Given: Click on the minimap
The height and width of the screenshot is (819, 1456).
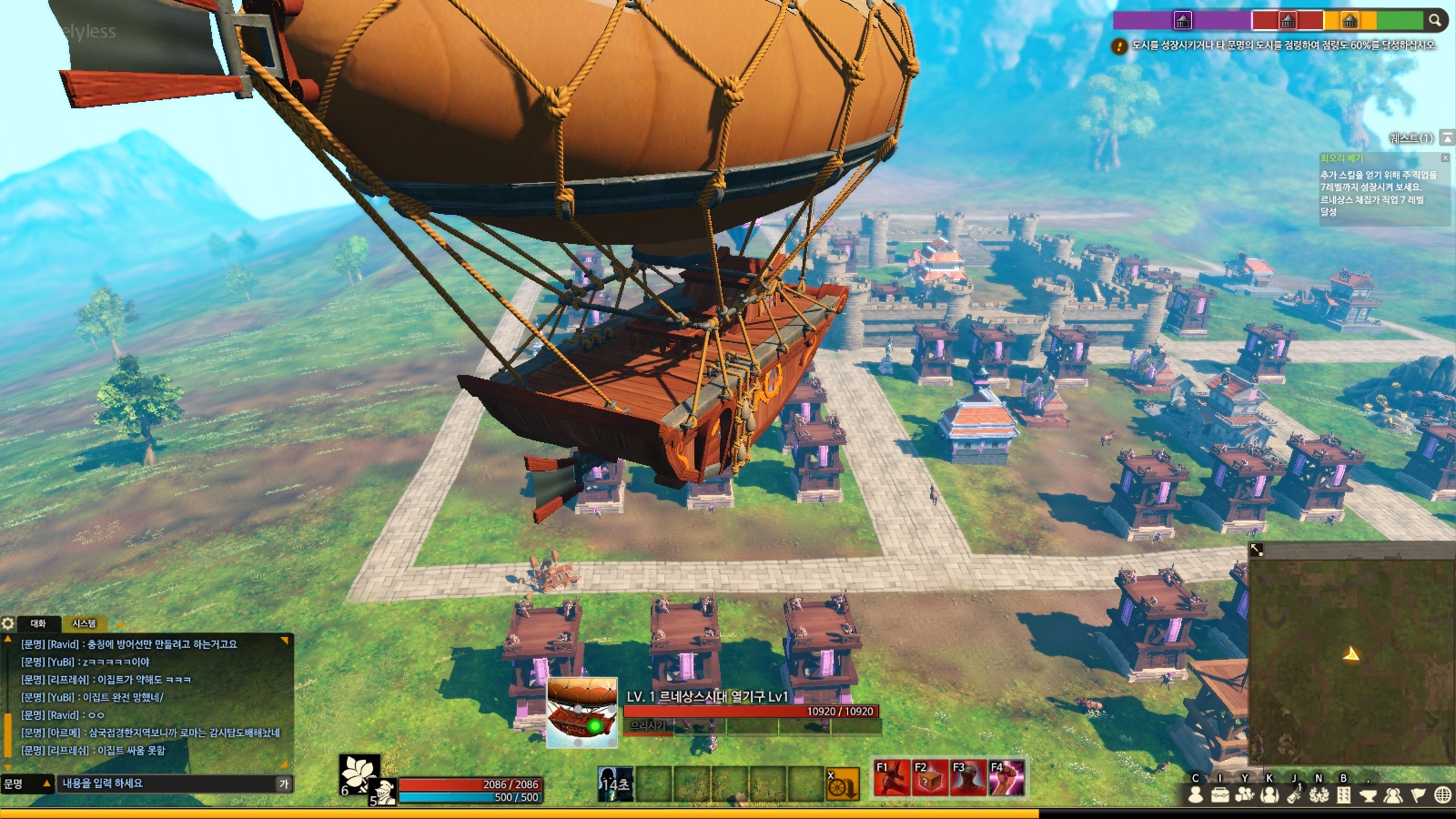Looking at the screenshot, I should click(x=1351, y=660).
